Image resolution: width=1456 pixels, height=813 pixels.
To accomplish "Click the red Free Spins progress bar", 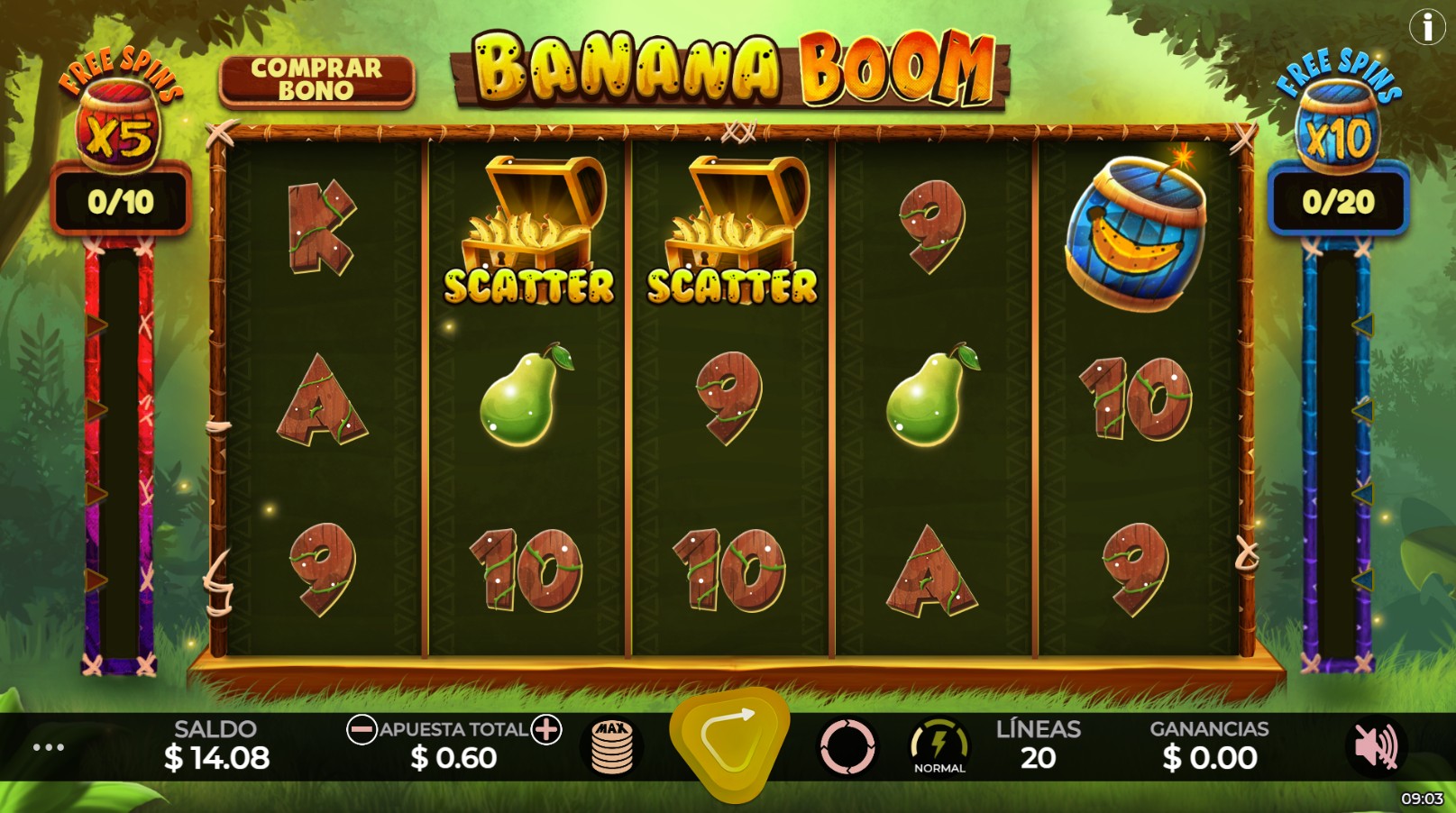I will [118, 451].
